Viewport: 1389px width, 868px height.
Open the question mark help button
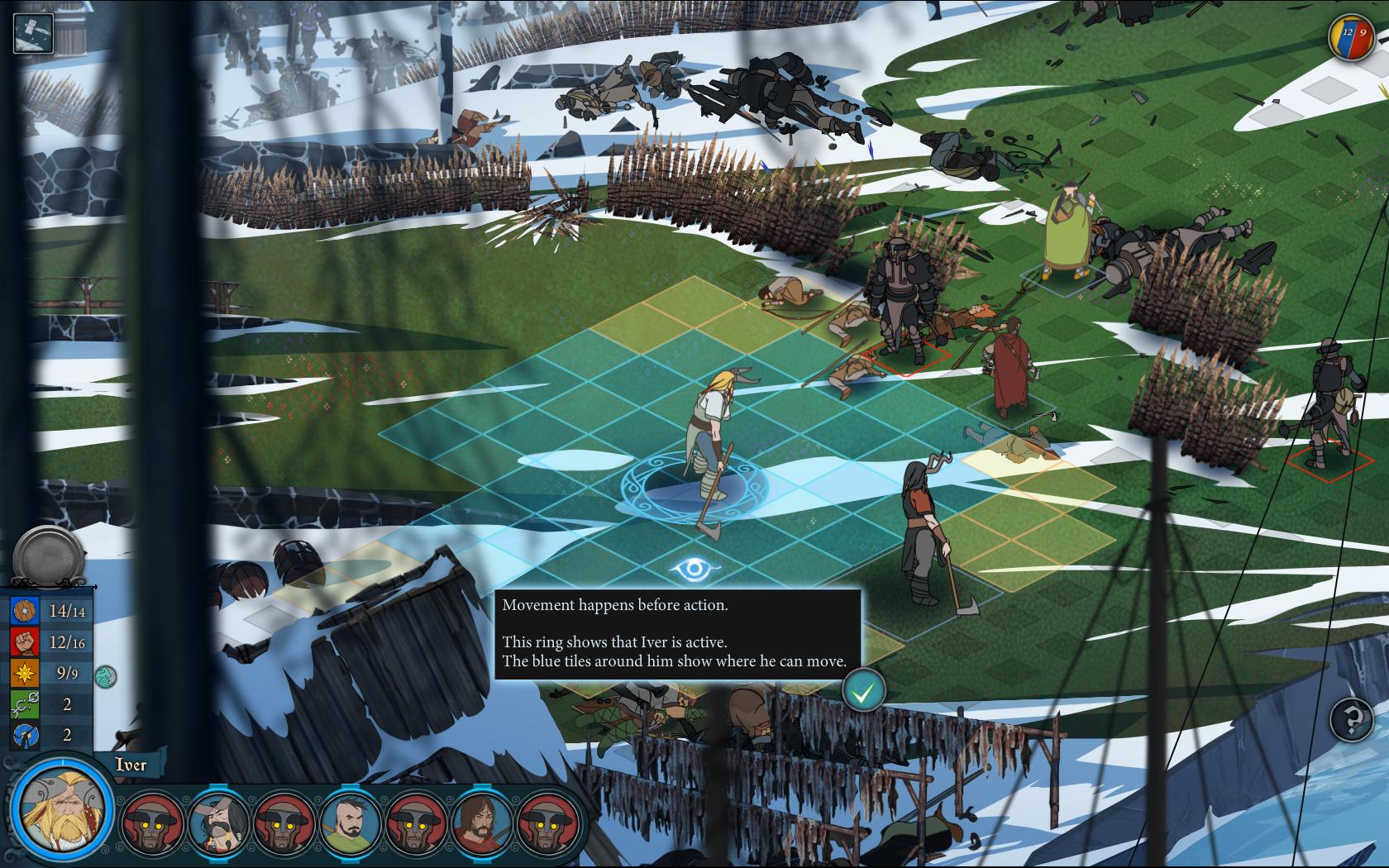[x=1352, y=720]
